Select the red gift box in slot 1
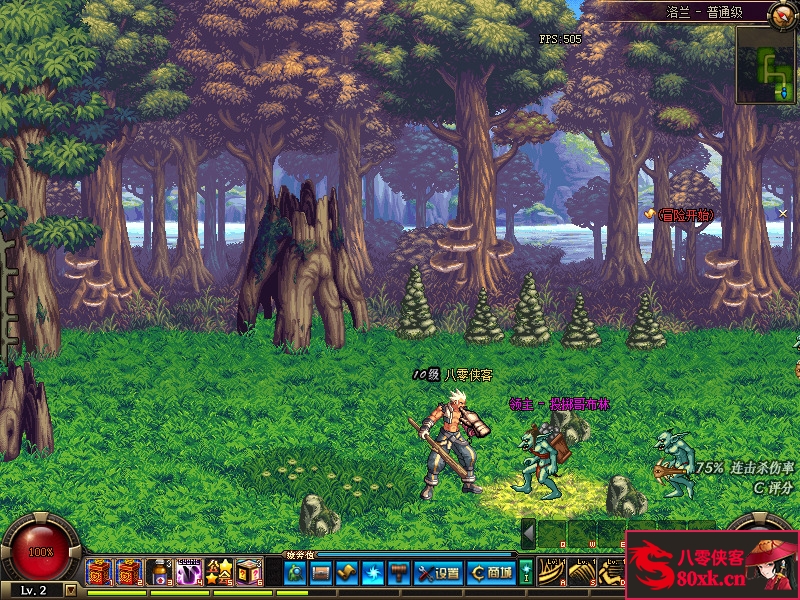Image resolution: width=800 pixels, height=600 pixels. 98,572
